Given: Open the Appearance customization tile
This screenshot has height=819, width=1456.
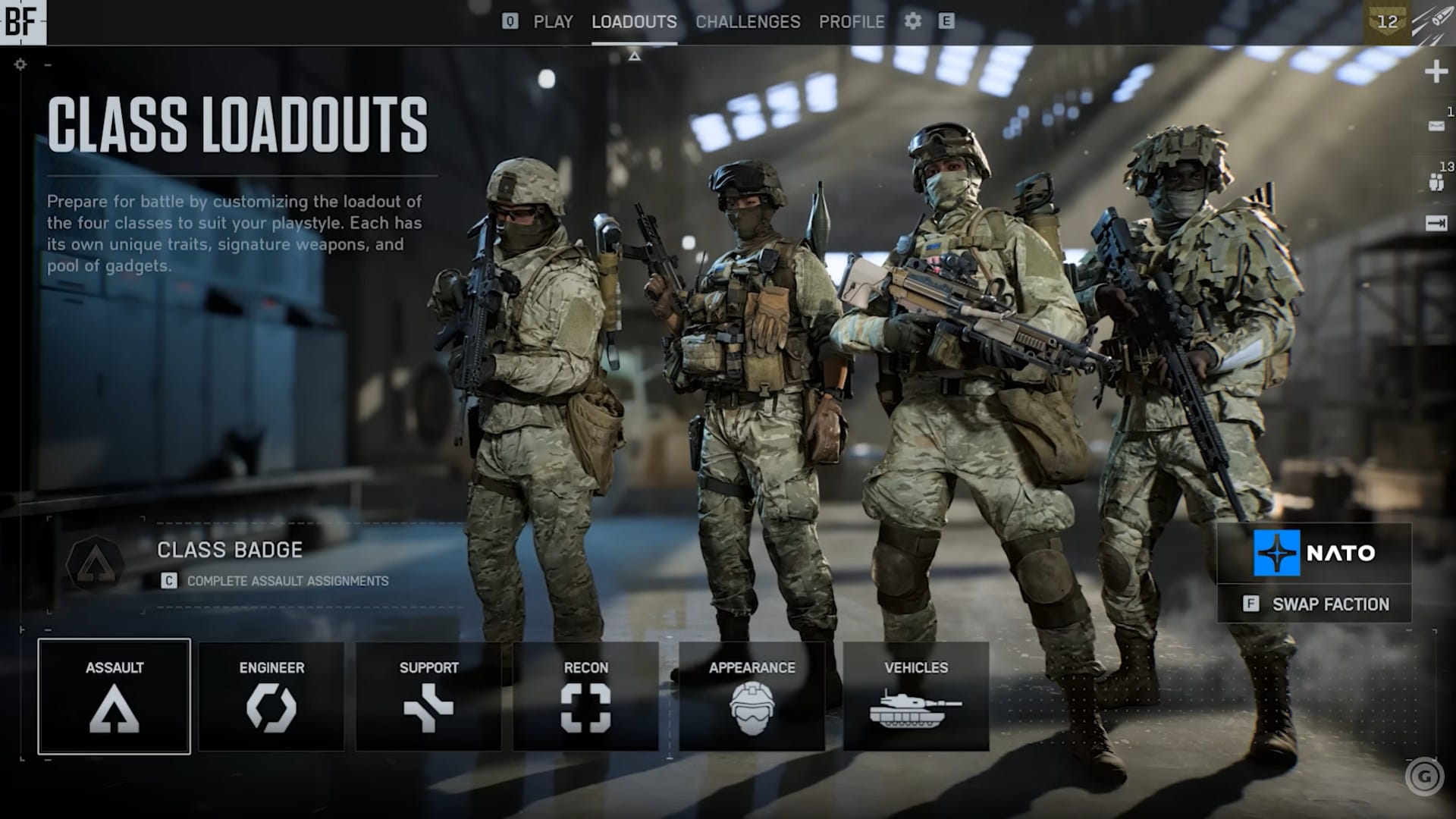Looking at the screenshot, I should point(752,696).
